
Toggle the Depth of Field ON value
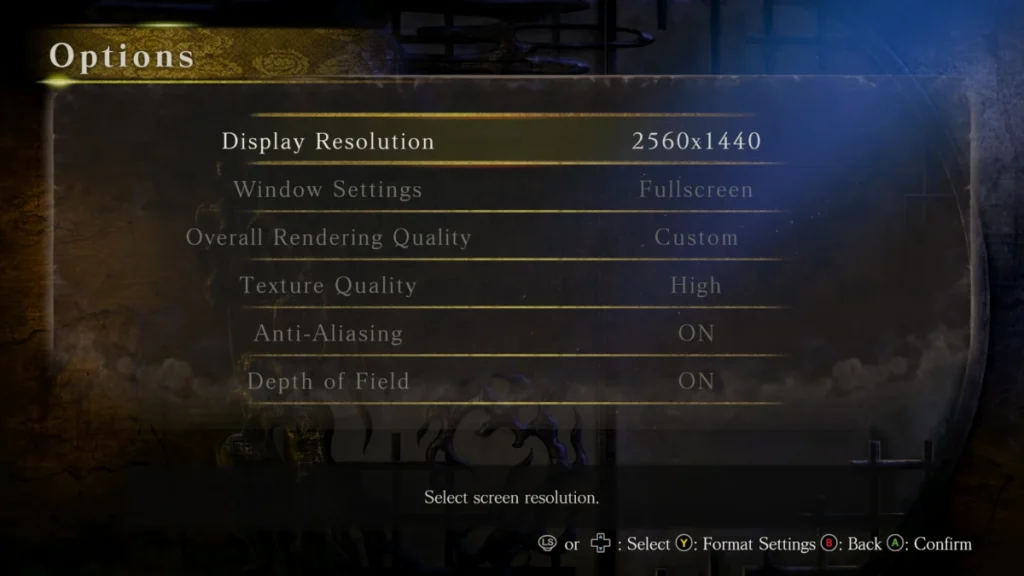point(696,382)
